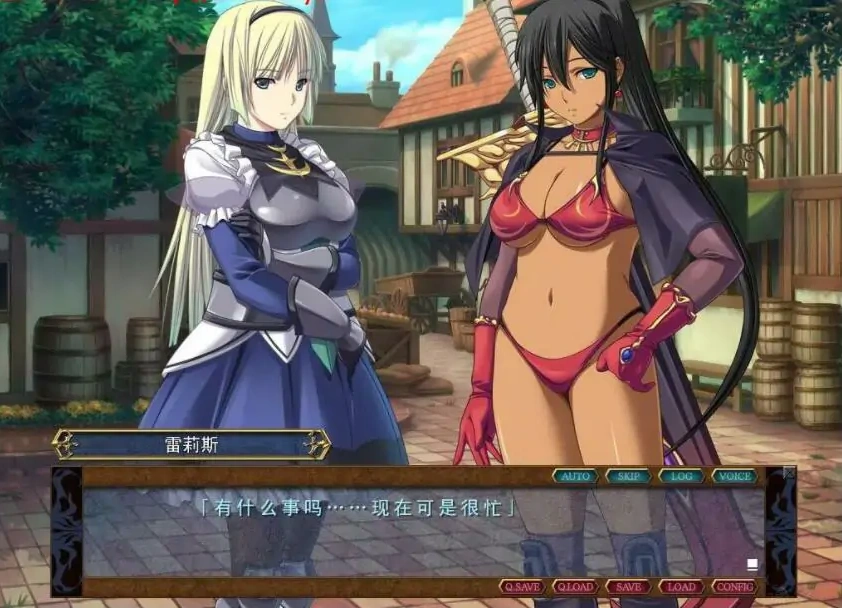Advance dialogue via white continue indicator
This screenshot has width=842, height=608.
752,564
